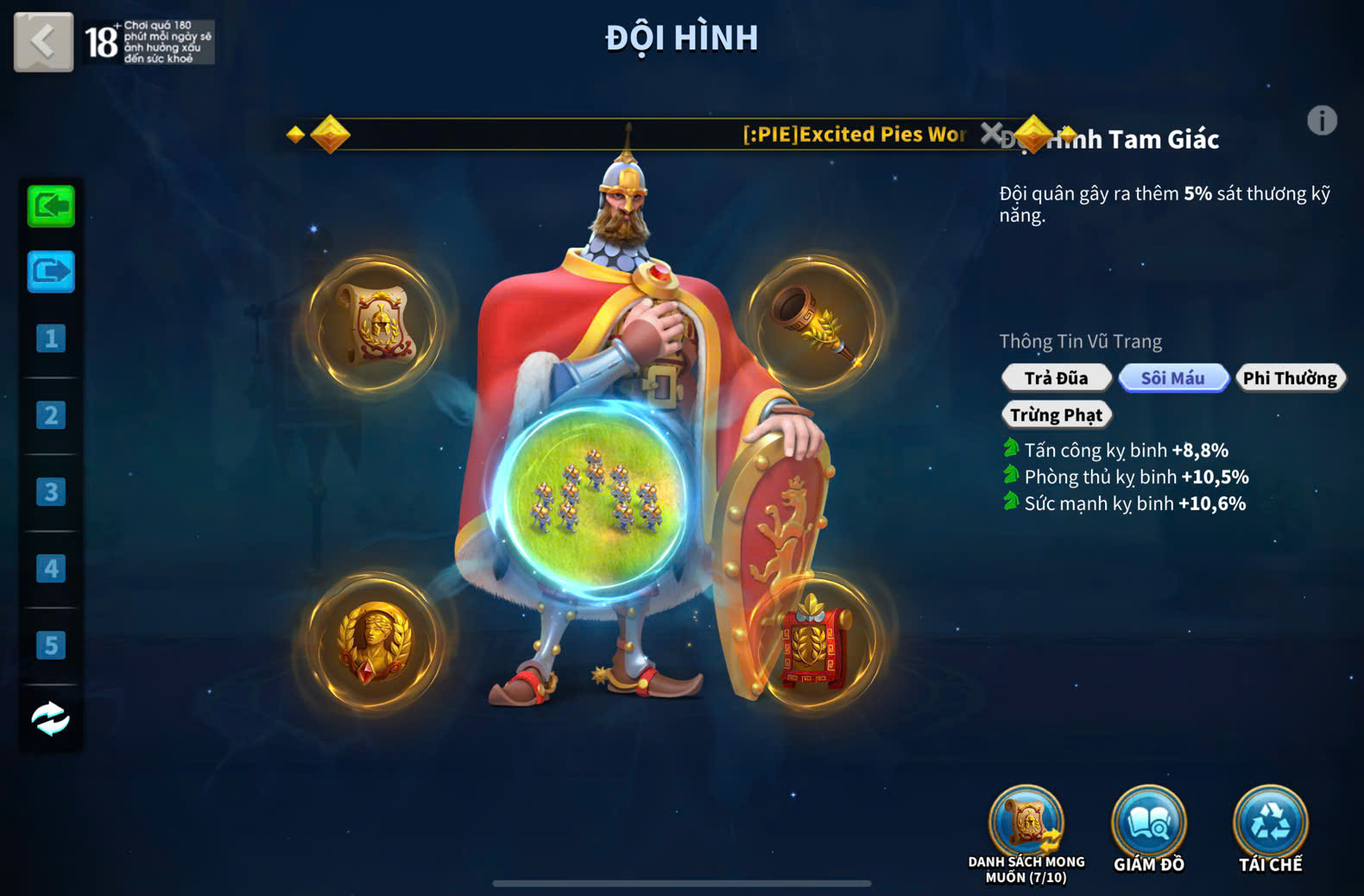The image size is (1364, 896).
Task: Click the green import arrow button
Action: tap(51, 206)
